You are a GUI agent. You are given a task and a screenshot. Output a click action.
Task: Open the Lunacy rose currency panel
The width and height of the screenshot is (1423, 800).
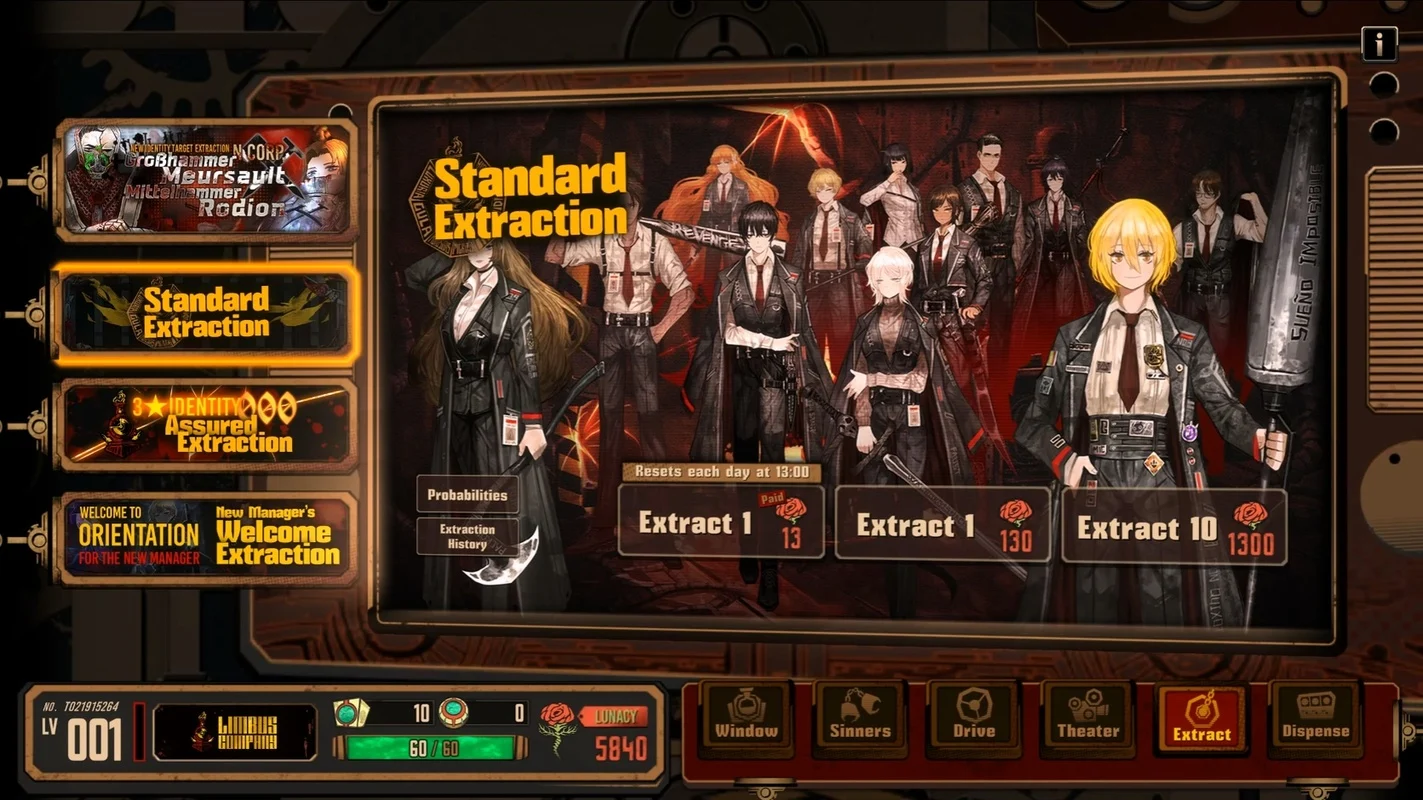pyautogui.click(x=594, y=732)
